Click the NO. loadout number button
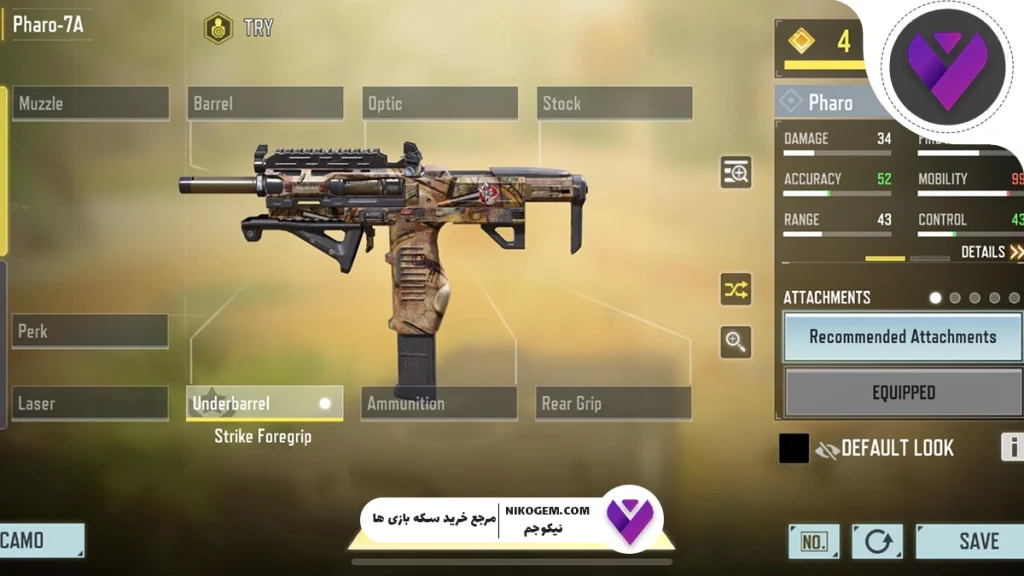The width and height of the screenshot is (1024, 576). coord(814,541)
